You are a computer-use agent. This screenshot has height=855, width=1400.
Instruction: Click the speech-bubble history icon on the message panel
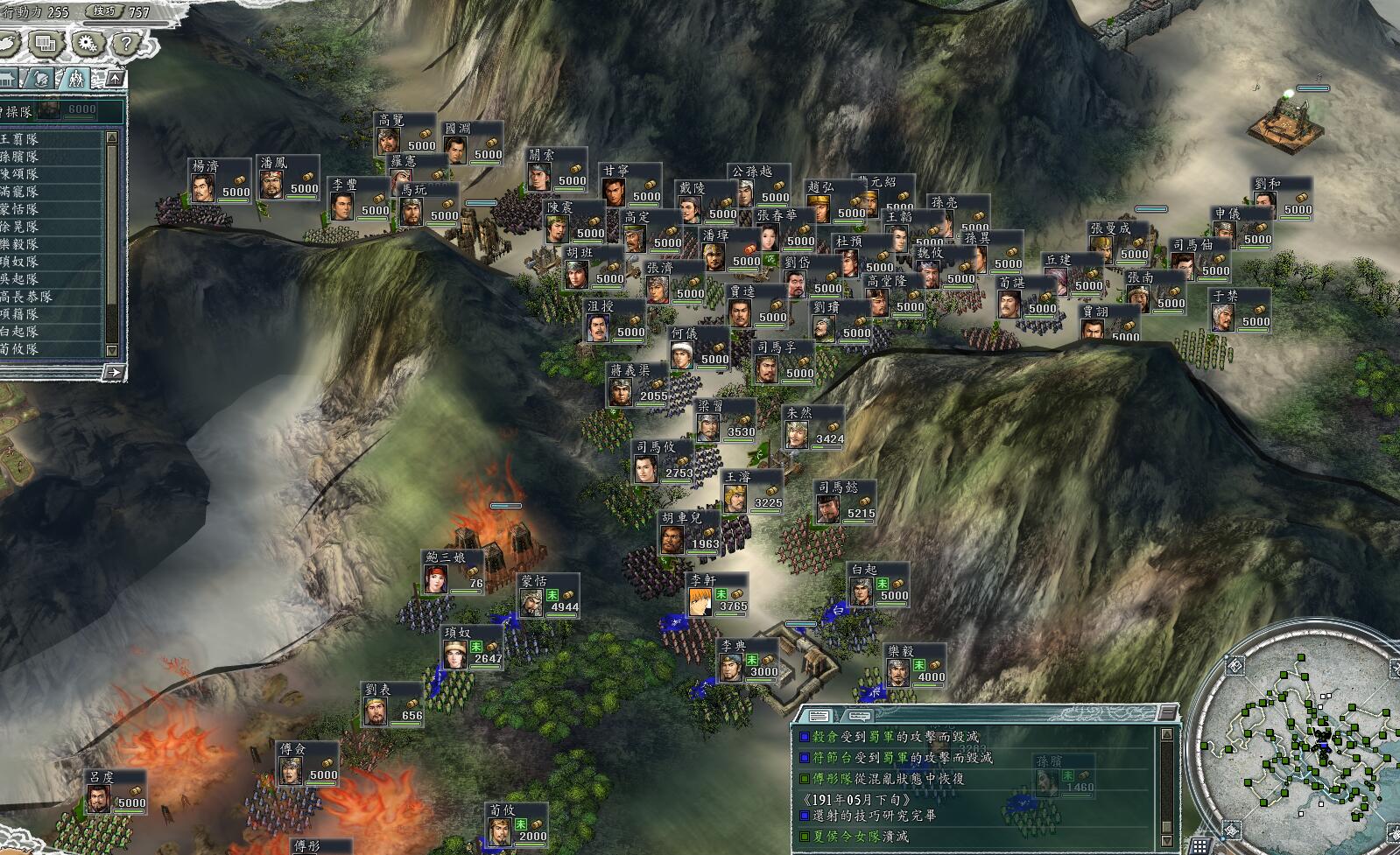tap(859, 715)
